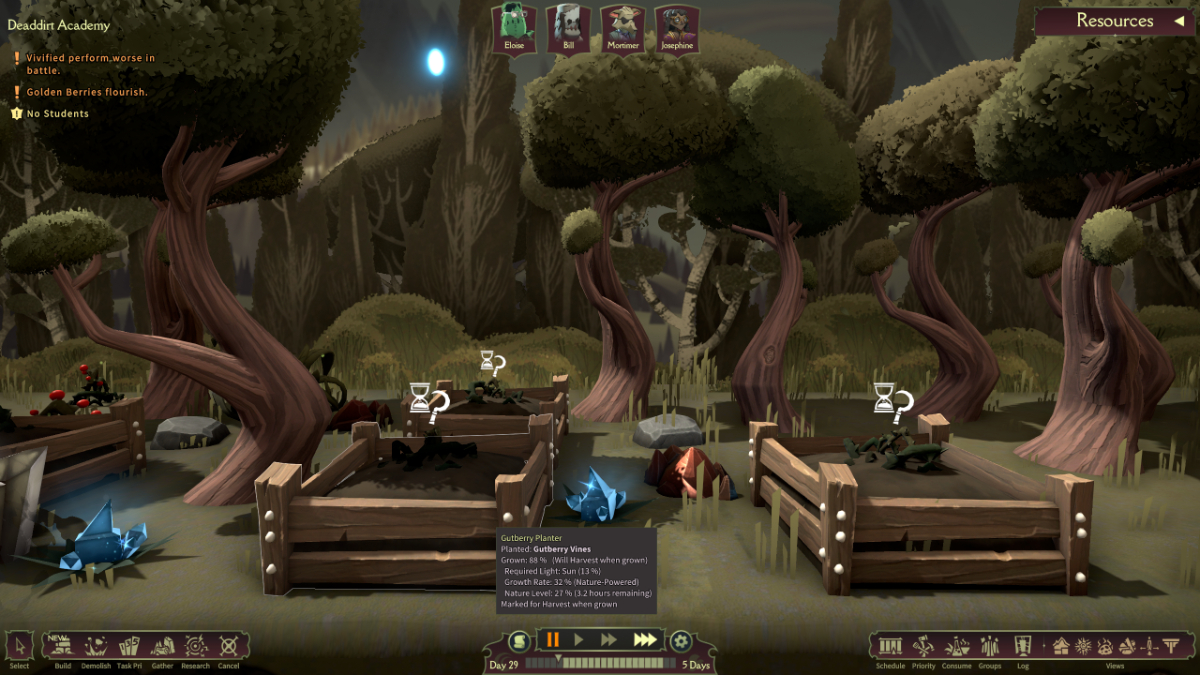
Task: Open the Consume settings
Action: 957,645
